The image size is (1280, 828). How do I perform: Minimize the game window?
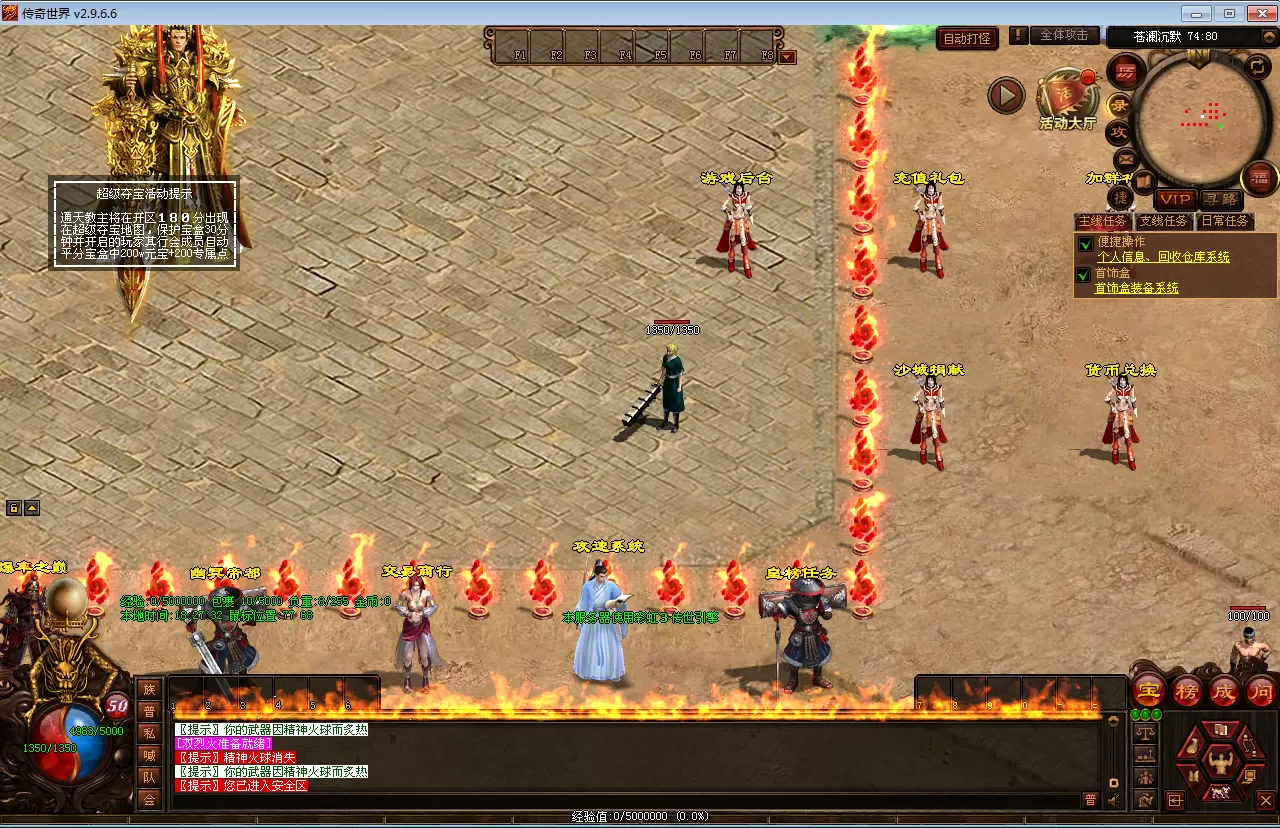[1196, 13]
